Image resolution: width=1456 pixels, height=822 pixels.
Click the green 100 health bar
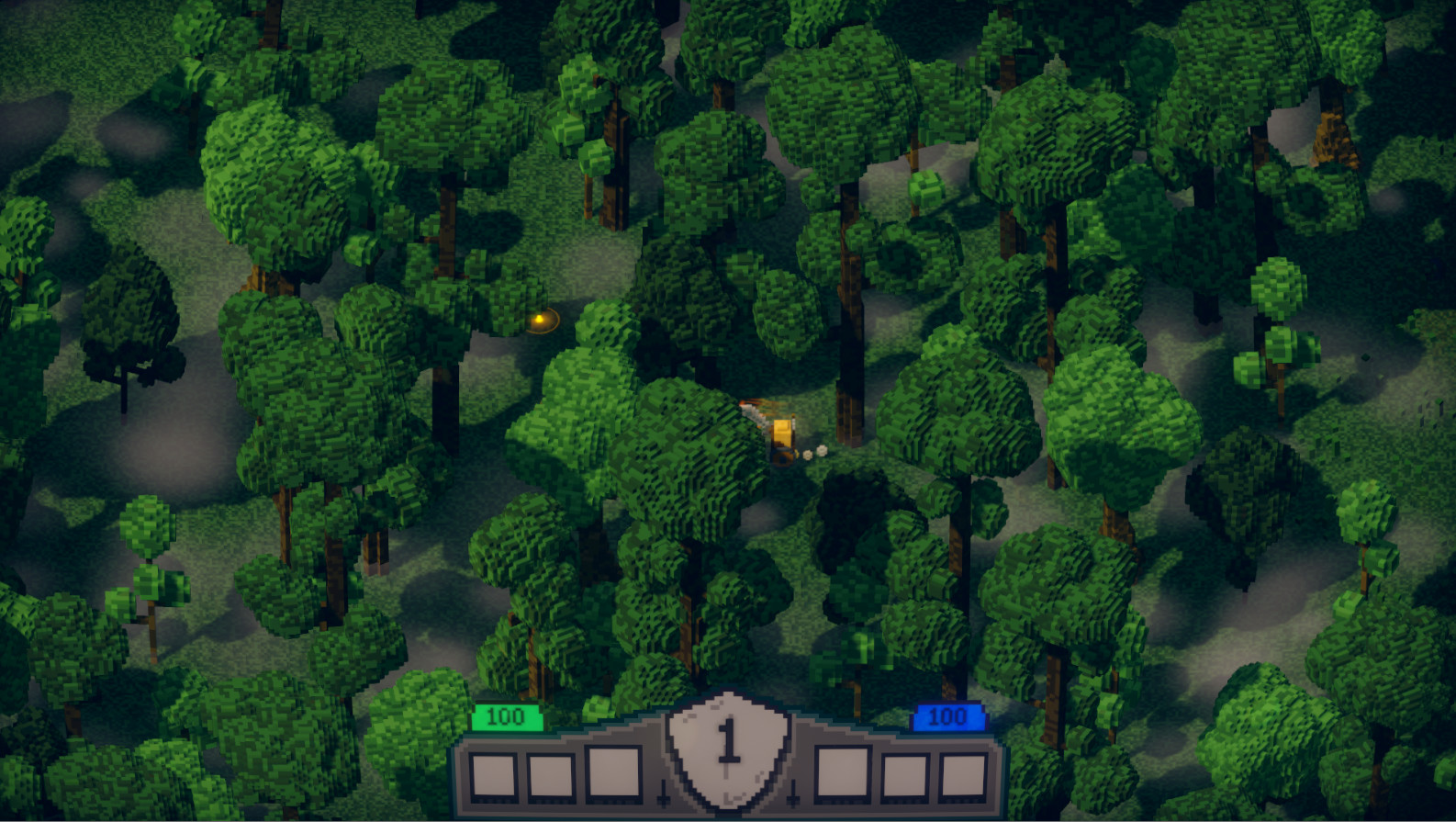[x=506, y=717]
